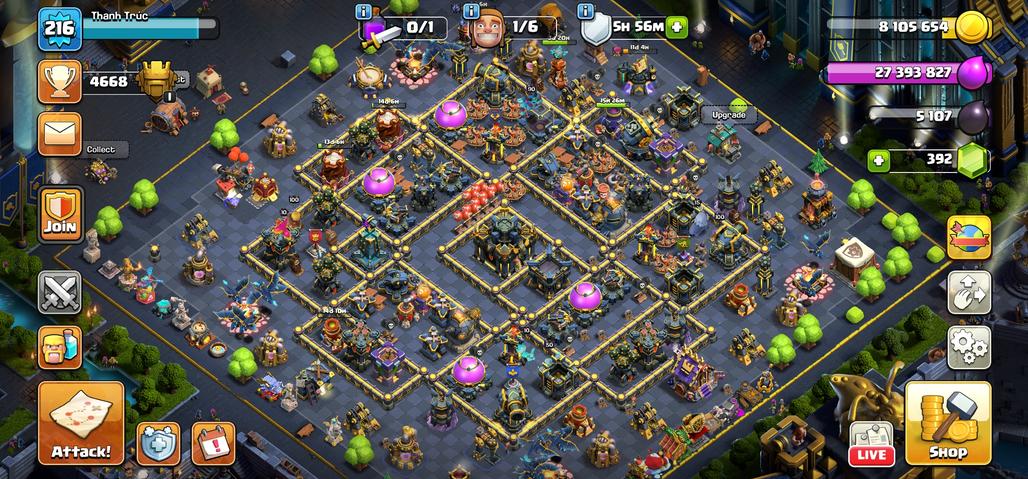The image size is (1028, 479).
Task: Open the crossed swords battle menu
Action: click(60, 292)
